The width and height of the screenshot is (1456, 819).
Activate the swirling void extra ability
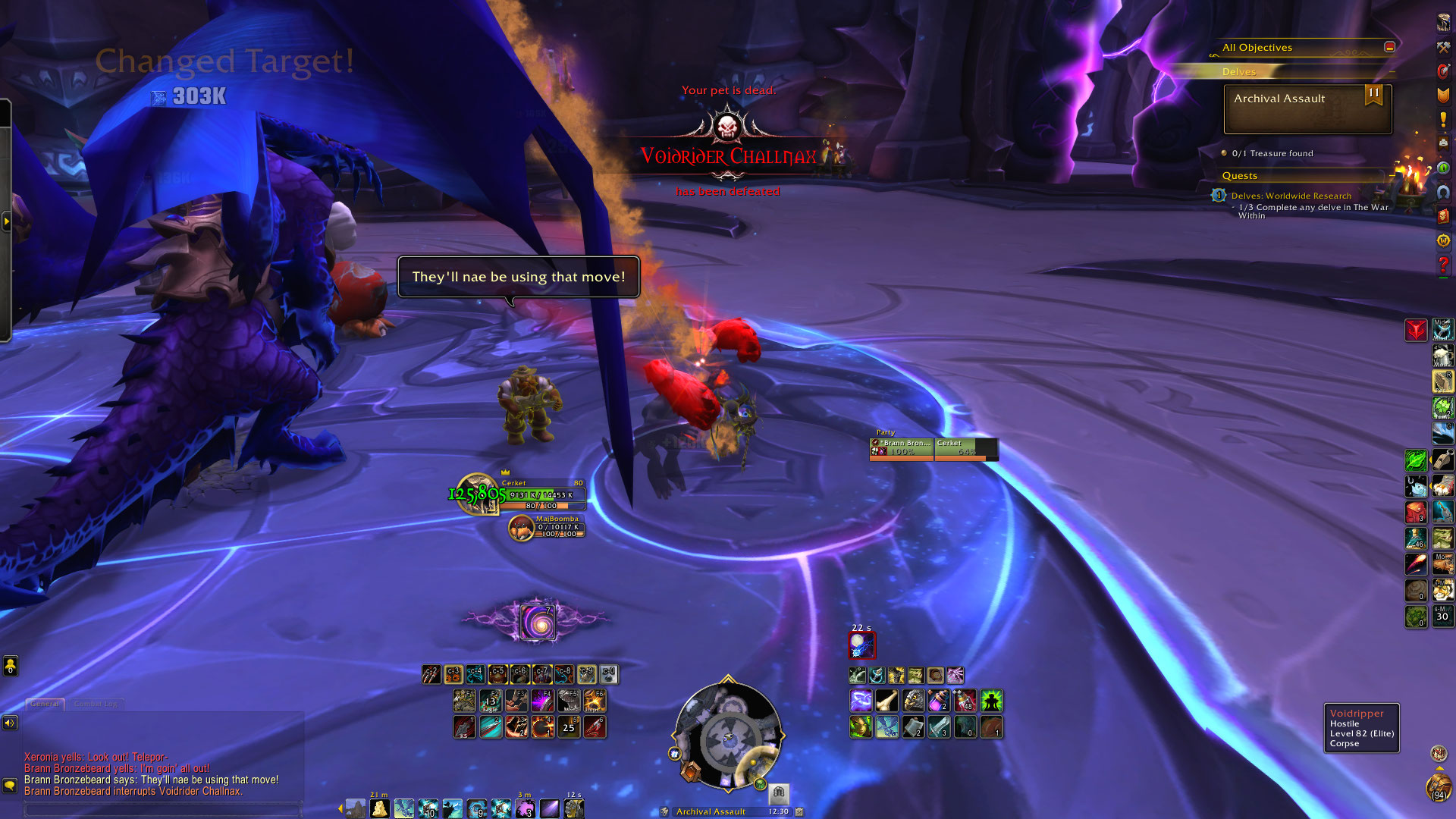click(x=538, y=623)
